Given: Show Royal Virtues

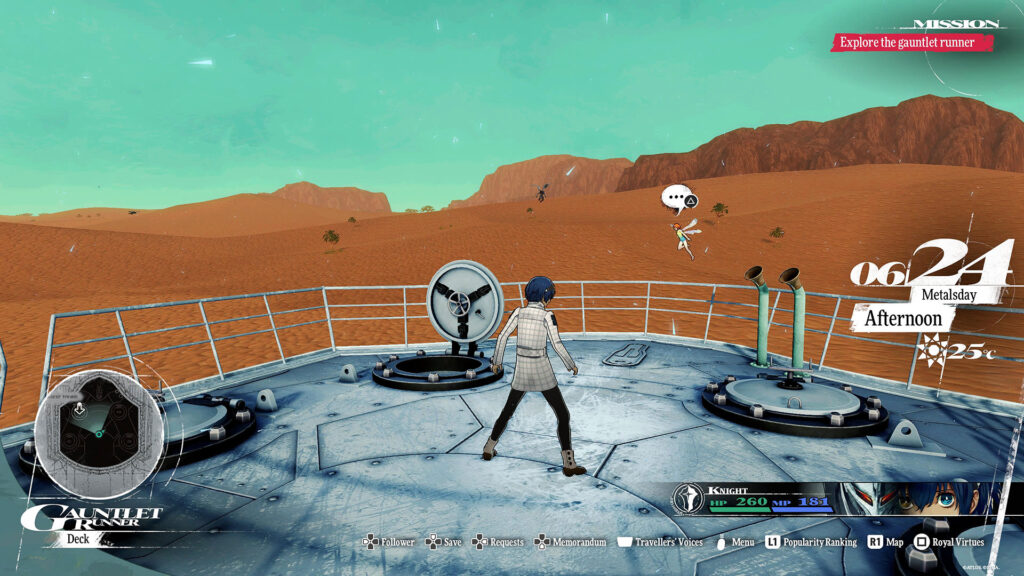Looking at the screenshot, I should pos(952,542).
